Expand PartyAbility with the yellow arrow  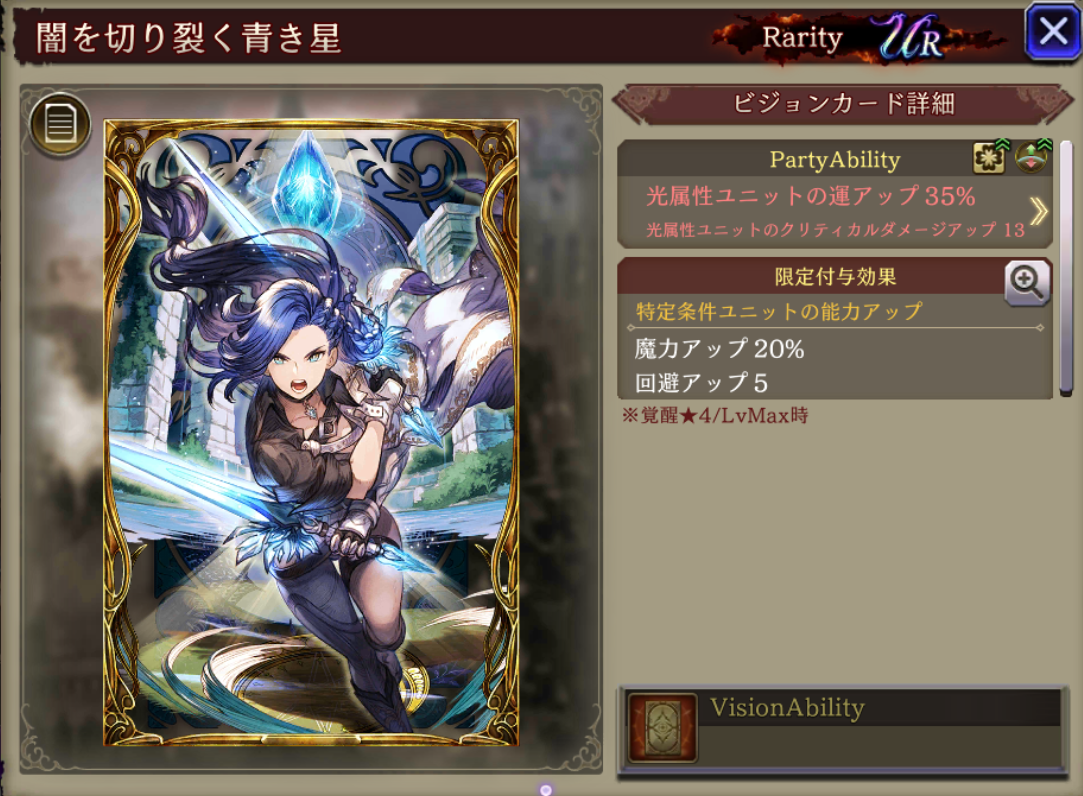[1038, 211]
